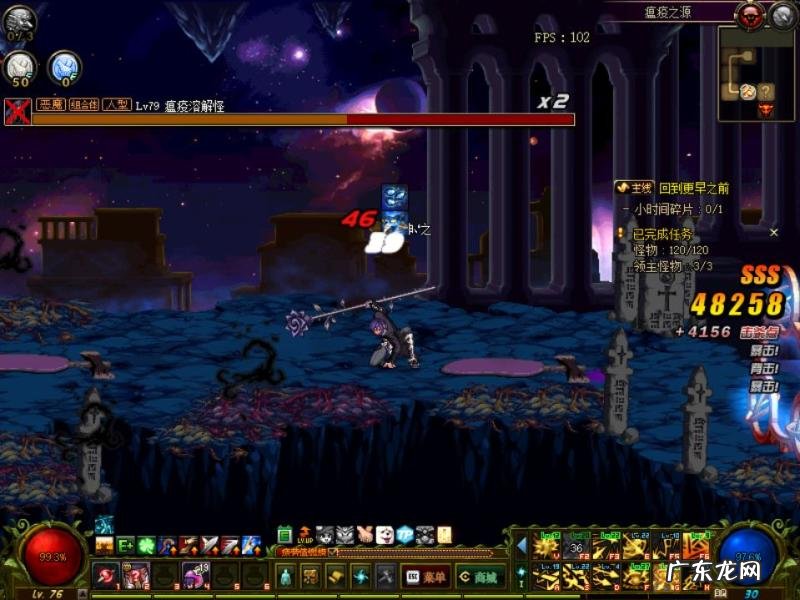Click the grey round icon beside the boss skull
The width and height of the screenshot is (800, 600).
[x=781, y=14]
